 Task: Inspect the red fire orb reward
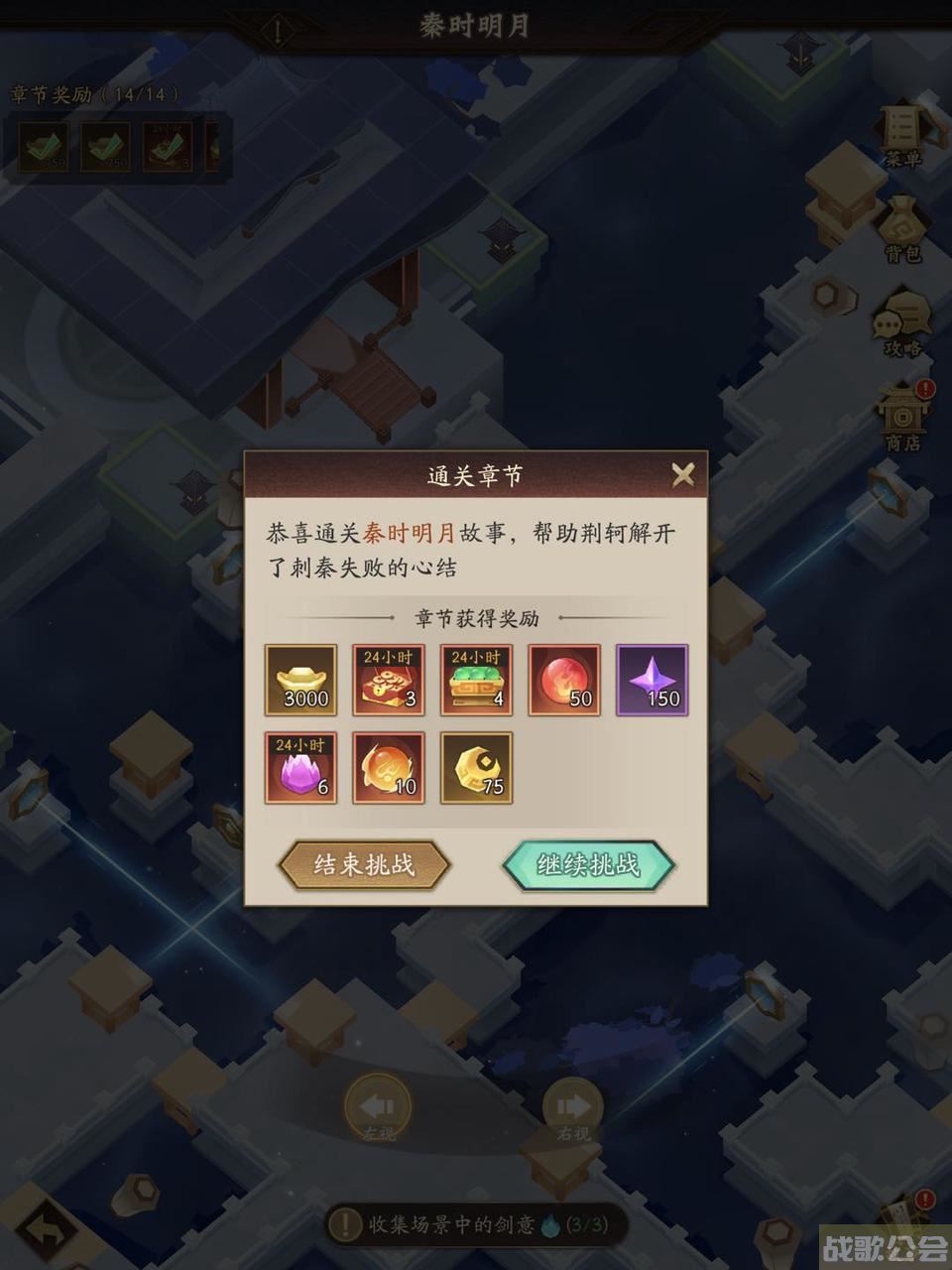click(564, 681)
